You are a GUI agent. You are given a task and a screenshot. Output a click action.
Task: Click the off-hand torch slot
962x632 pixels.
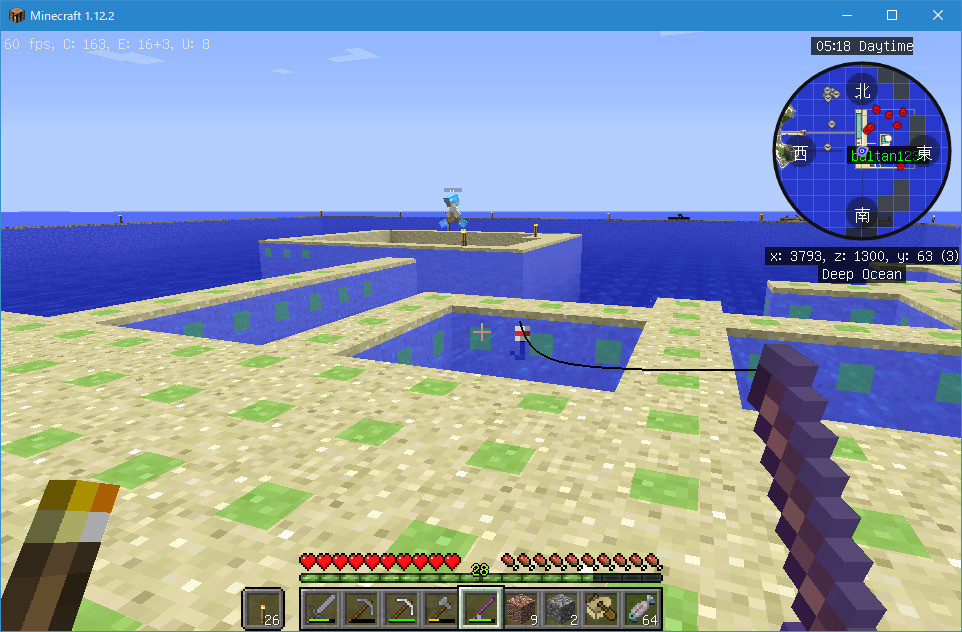[264, 607]
